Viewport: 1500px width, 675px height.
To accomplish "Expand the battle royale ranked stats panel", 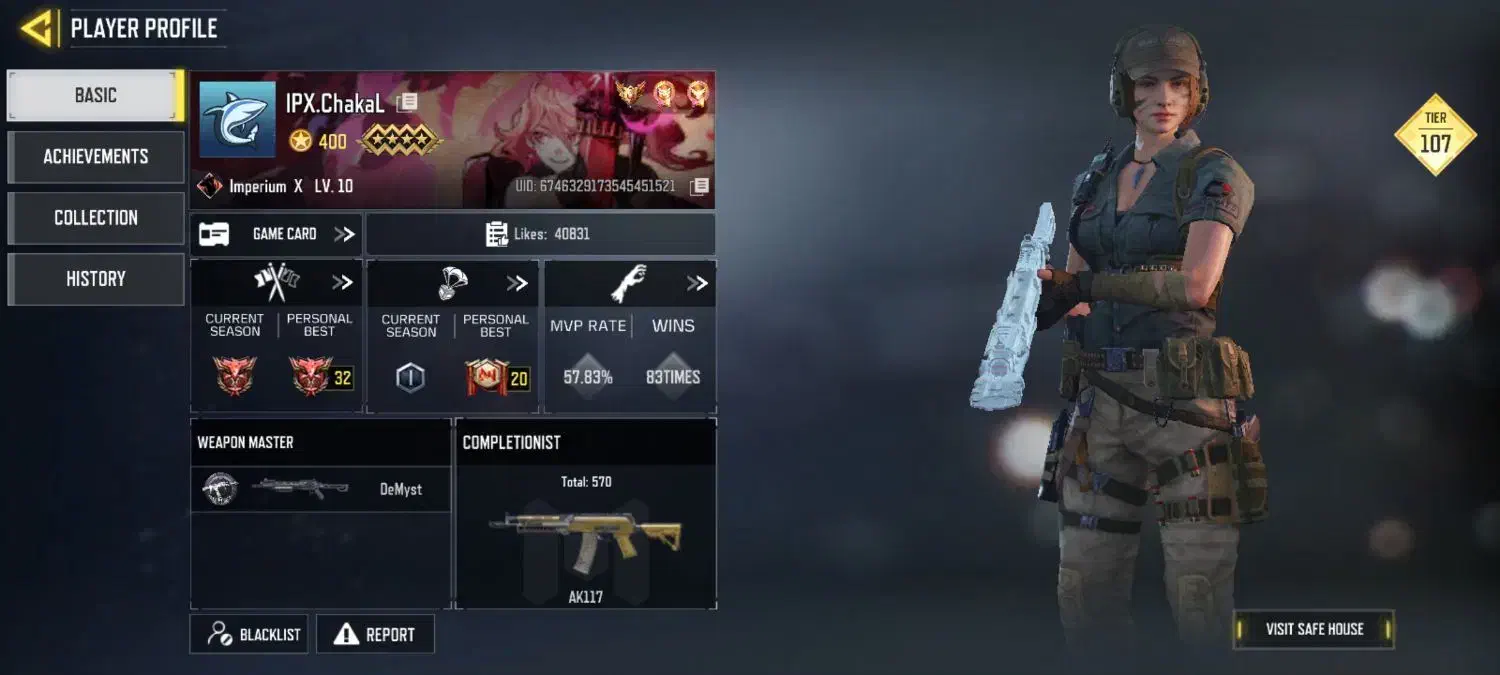I will [x=517, y=283].
